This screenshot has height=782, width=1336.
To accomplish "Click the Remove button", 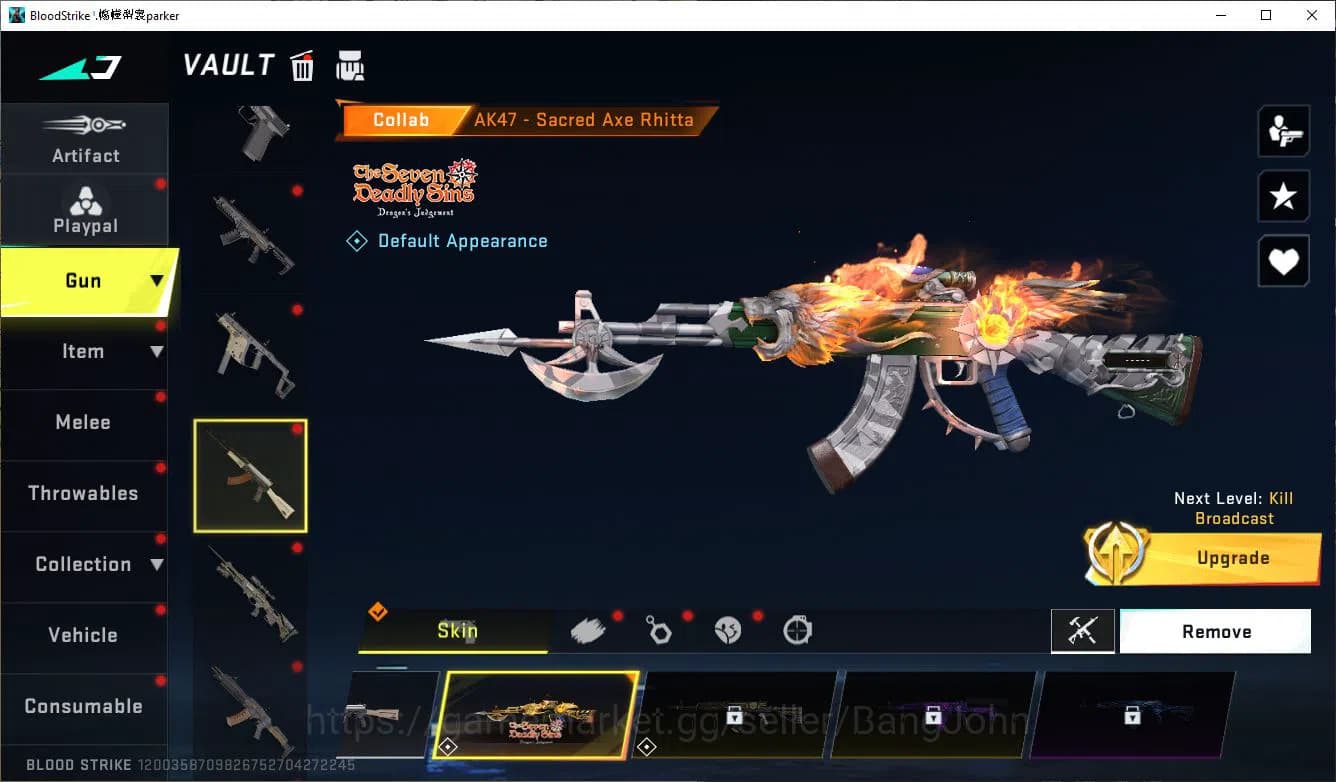I will (x=1215, y=631).
